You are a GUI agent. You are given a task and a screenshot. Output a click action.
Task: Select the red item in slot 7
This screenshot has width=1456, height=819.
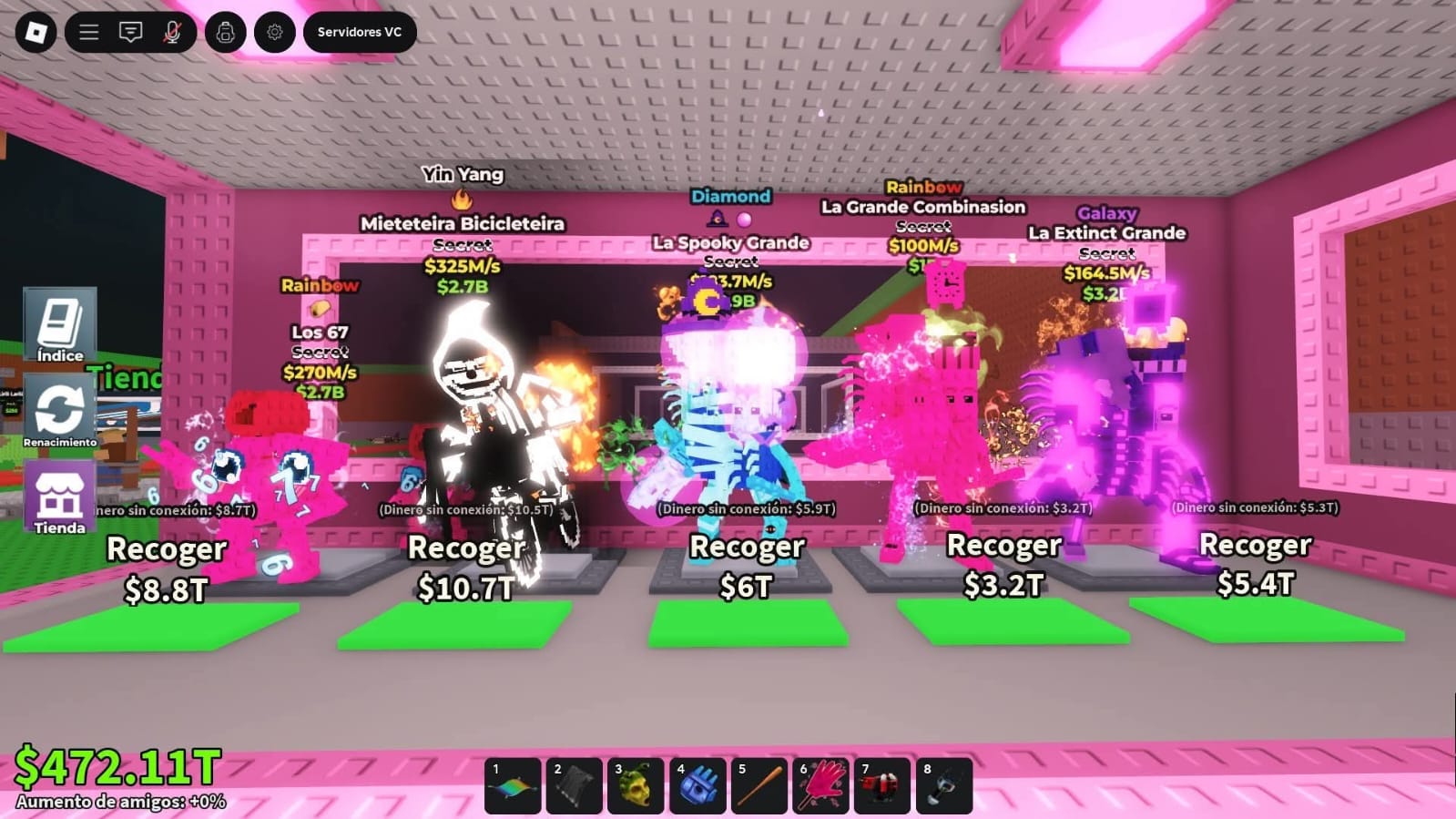click(882, 785)
